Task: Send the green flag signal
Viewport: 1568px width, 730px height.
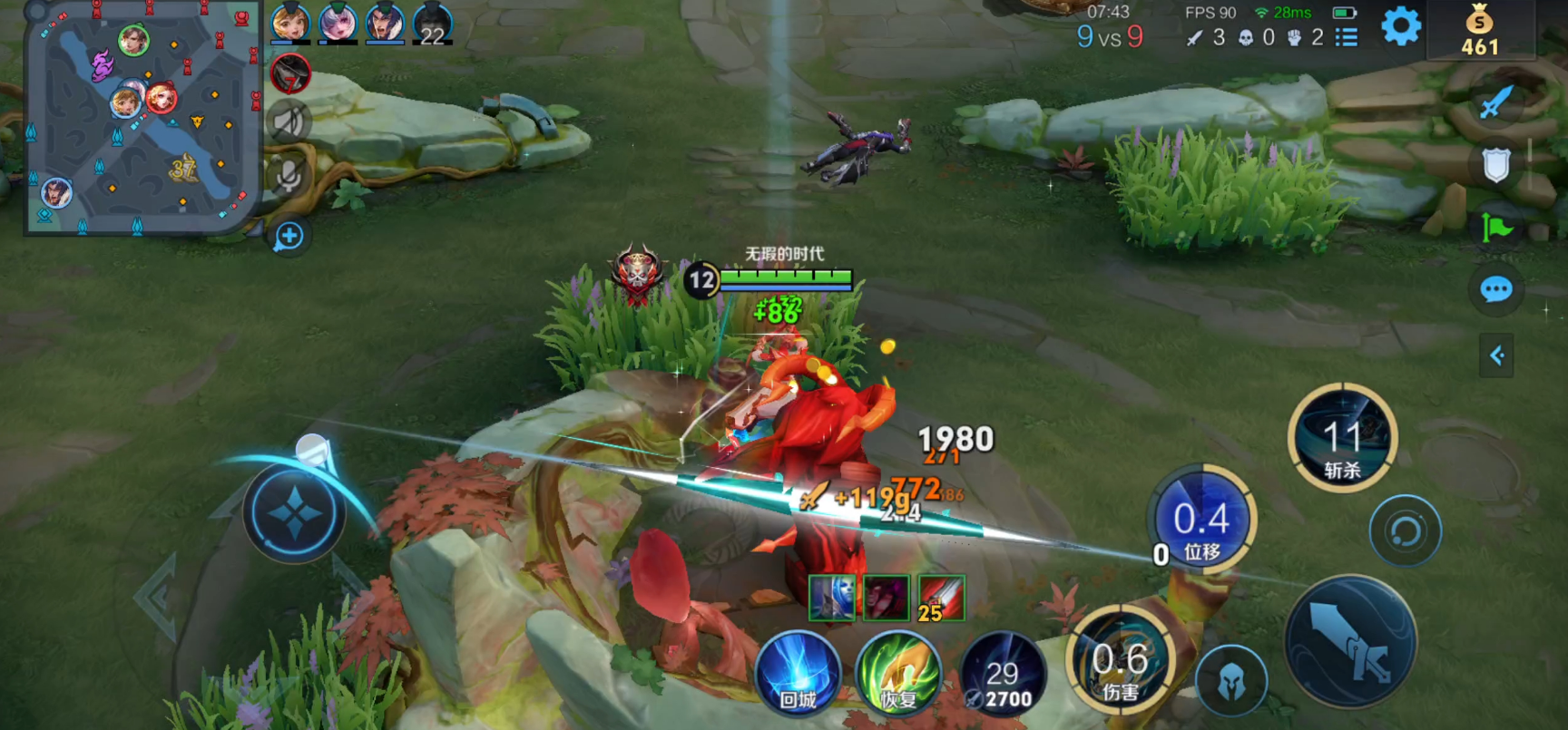Action: pos(1495,227)
